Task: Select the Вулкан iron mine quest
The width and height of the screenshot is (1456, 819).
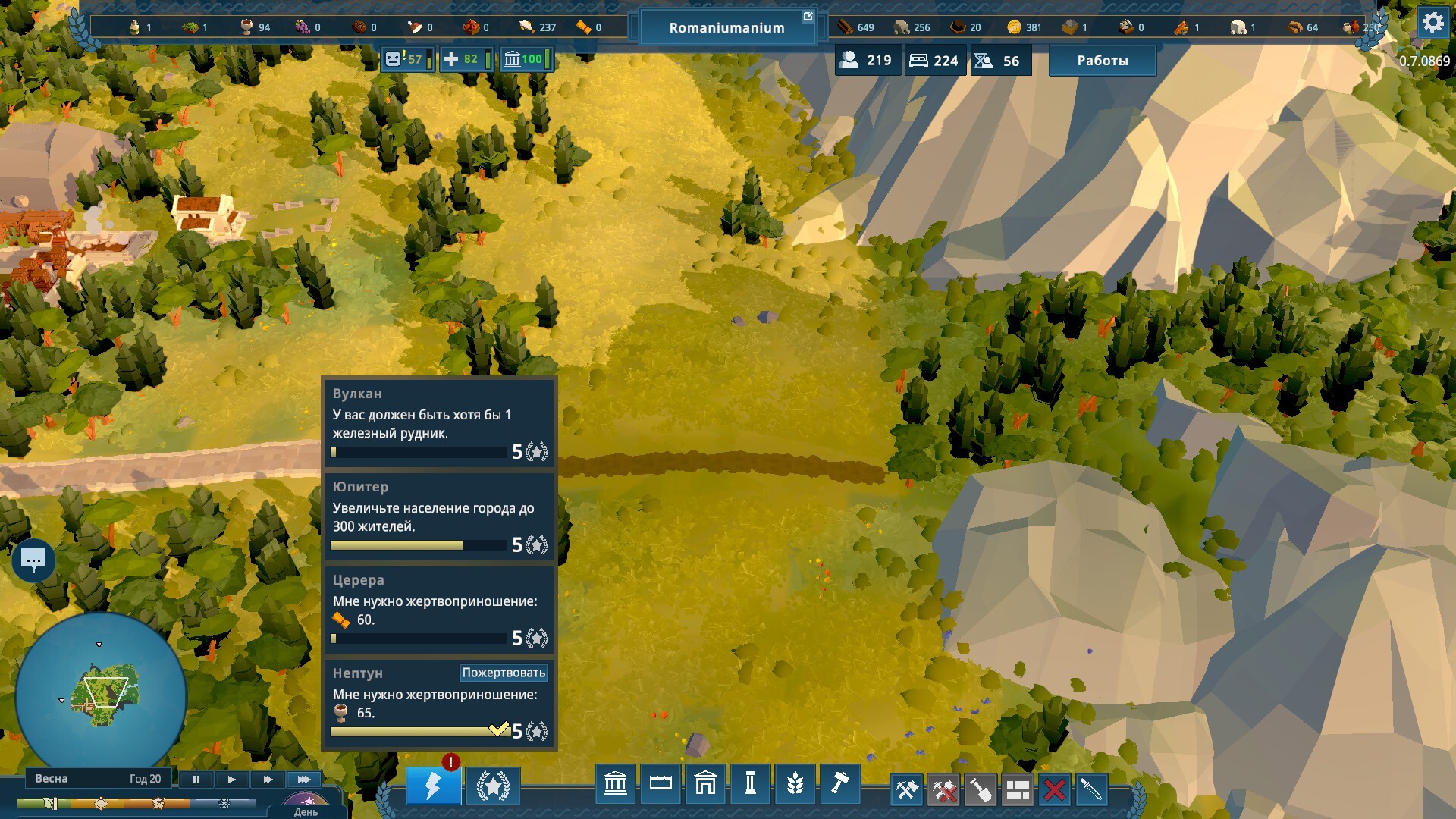Action: point(439,422)
